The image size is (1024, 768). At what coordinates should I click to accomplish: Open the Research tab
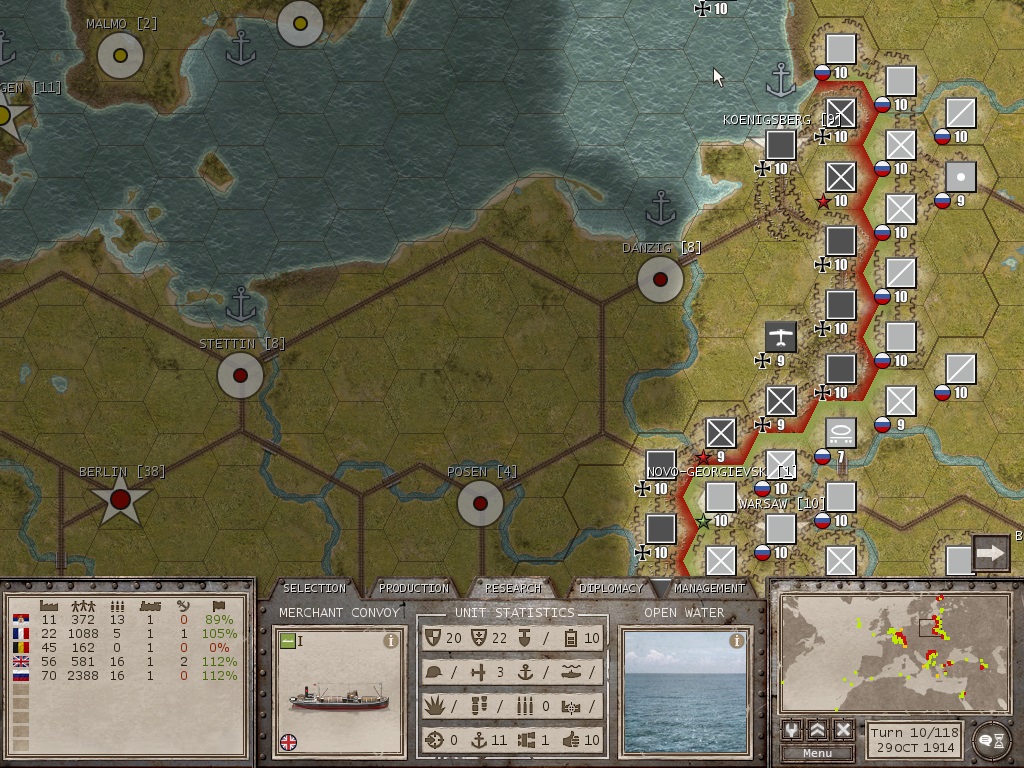coord(512,588)
